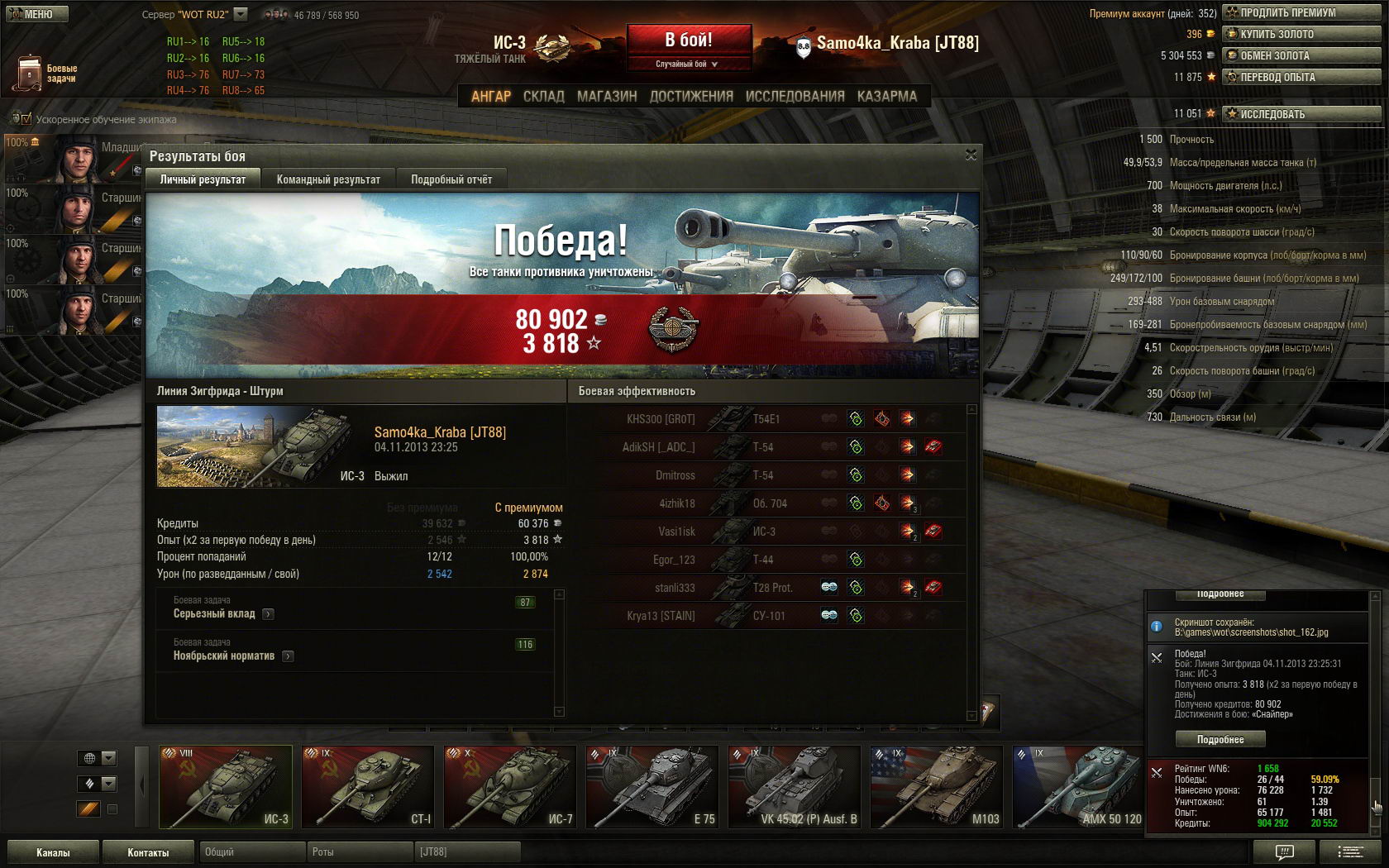The image size is (1389, 868).
Task: Switch to the СКЛАД tab
Action: [543, 97]
